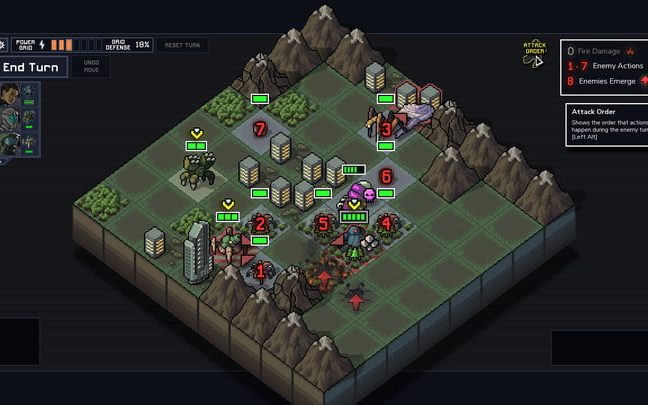This screenshot has width=648, height=405.
Task: Open settings via the gear icon
Action: (3, 45)
